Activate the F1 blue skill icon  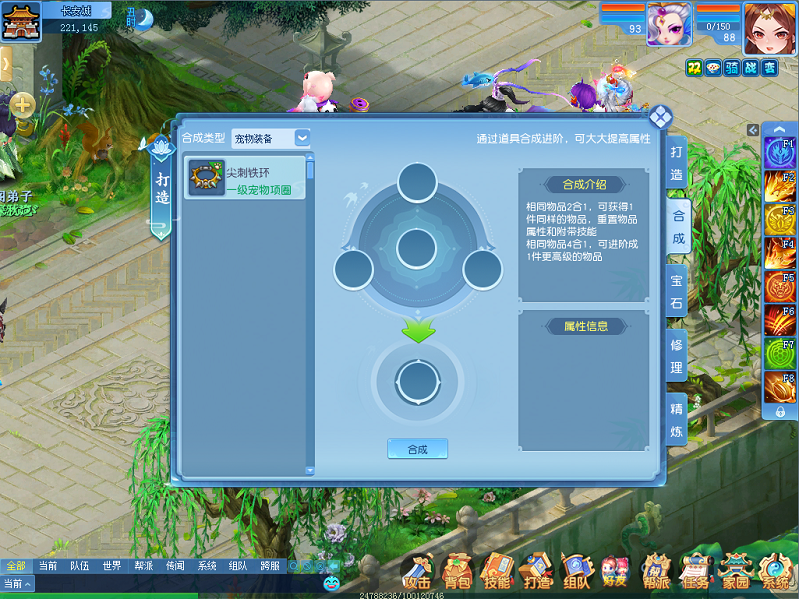coord(780,153)
